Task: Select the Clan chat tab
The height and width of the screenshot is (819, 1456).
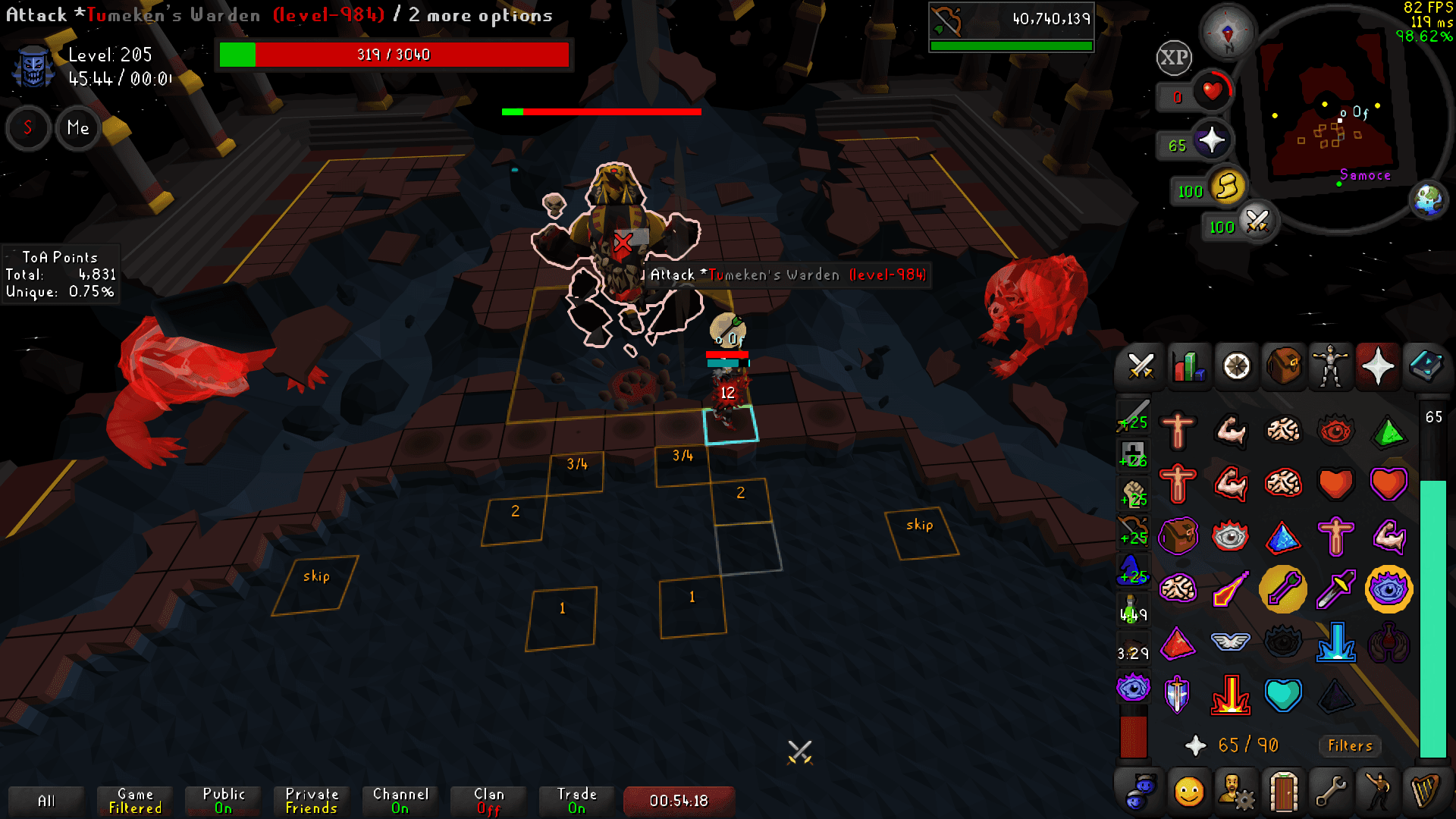Action: pos(488,800)
